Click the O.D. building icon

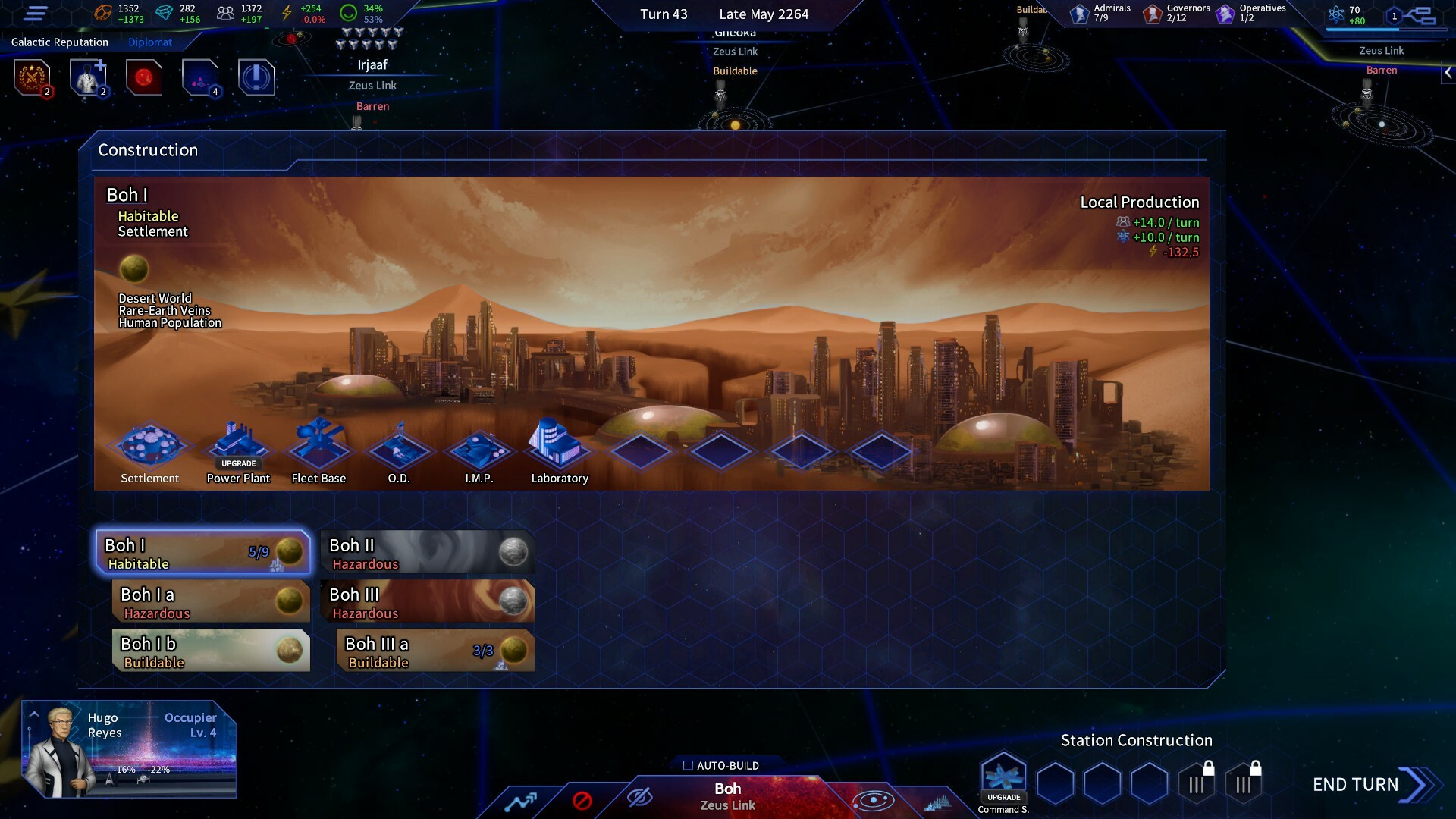click(x=399, y=447)
